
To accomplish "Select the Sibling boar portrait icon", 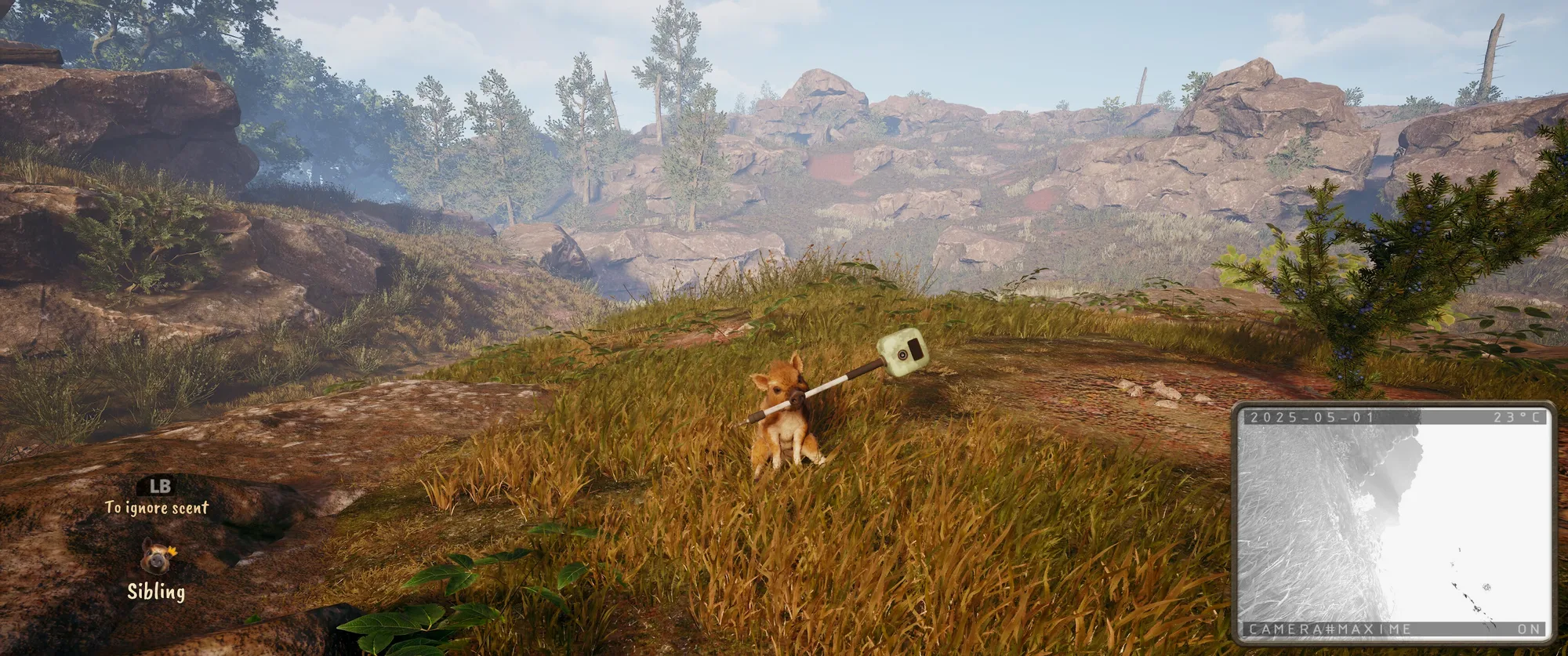I will (x=157, y=556).
